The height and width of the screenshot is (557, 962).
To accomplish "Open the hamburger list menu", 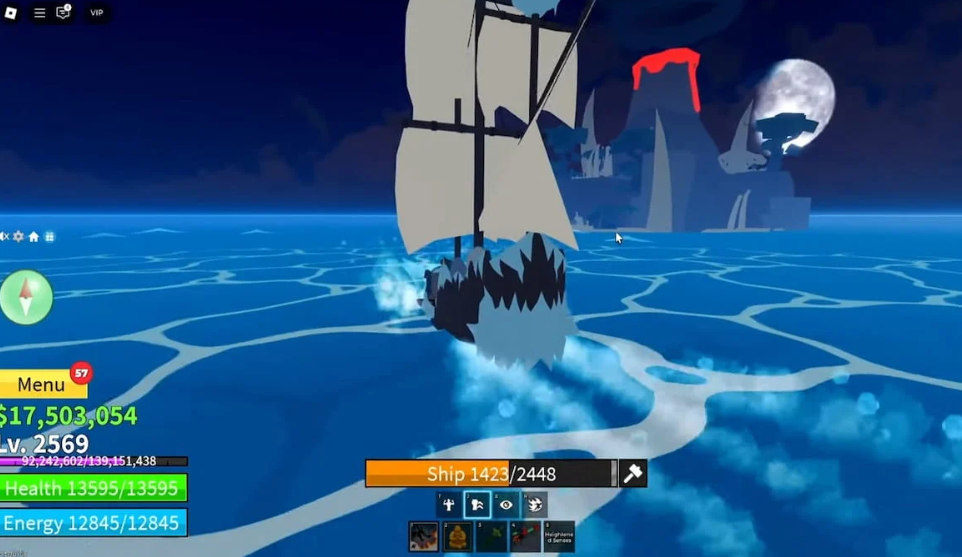I will click(40, 13).
